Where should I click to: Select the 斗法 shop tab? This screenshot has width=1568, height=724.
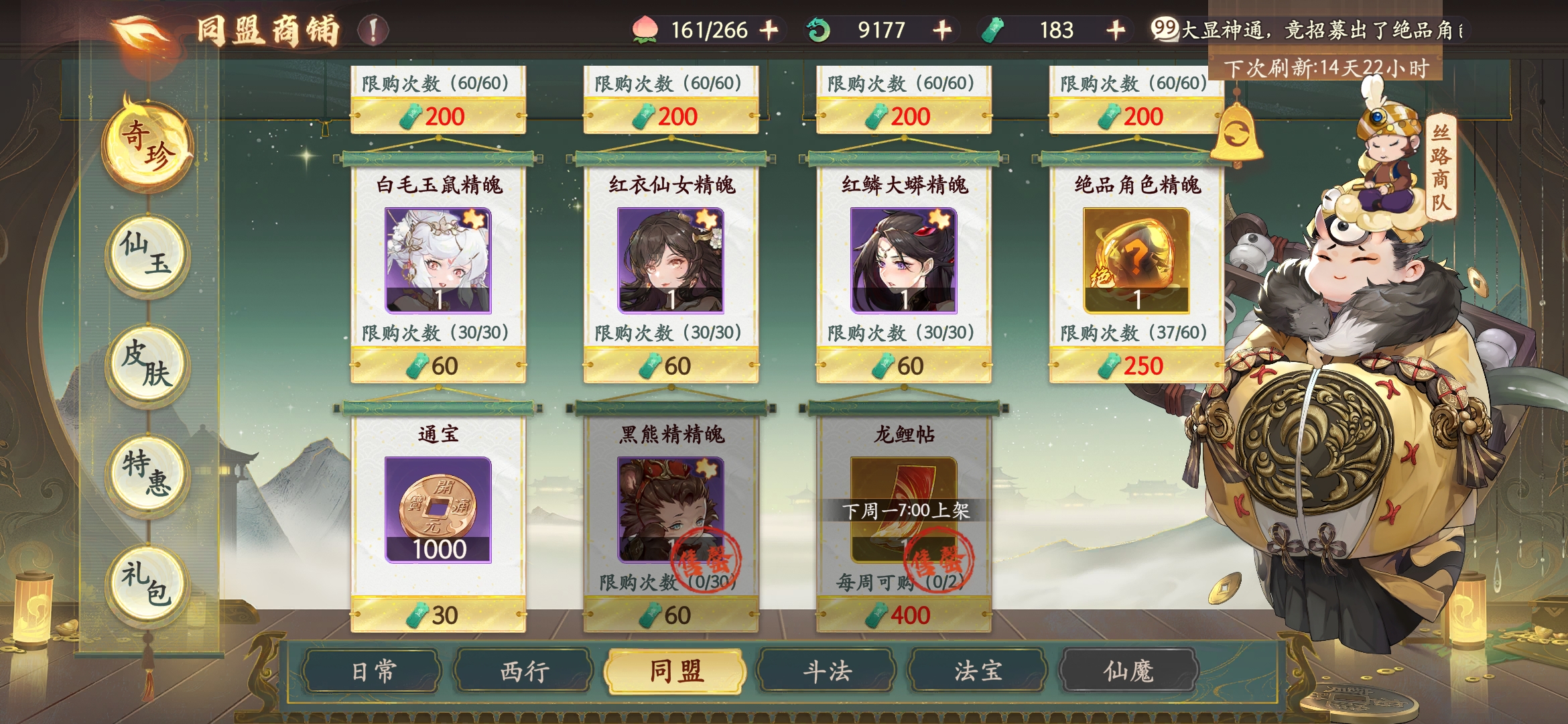tap(828, 671)
